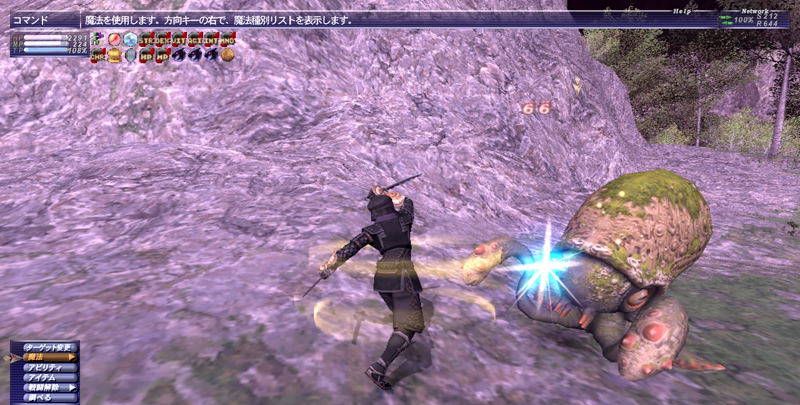
Task: Click the DEX boost status icon
Action: (x=164, y=39)
